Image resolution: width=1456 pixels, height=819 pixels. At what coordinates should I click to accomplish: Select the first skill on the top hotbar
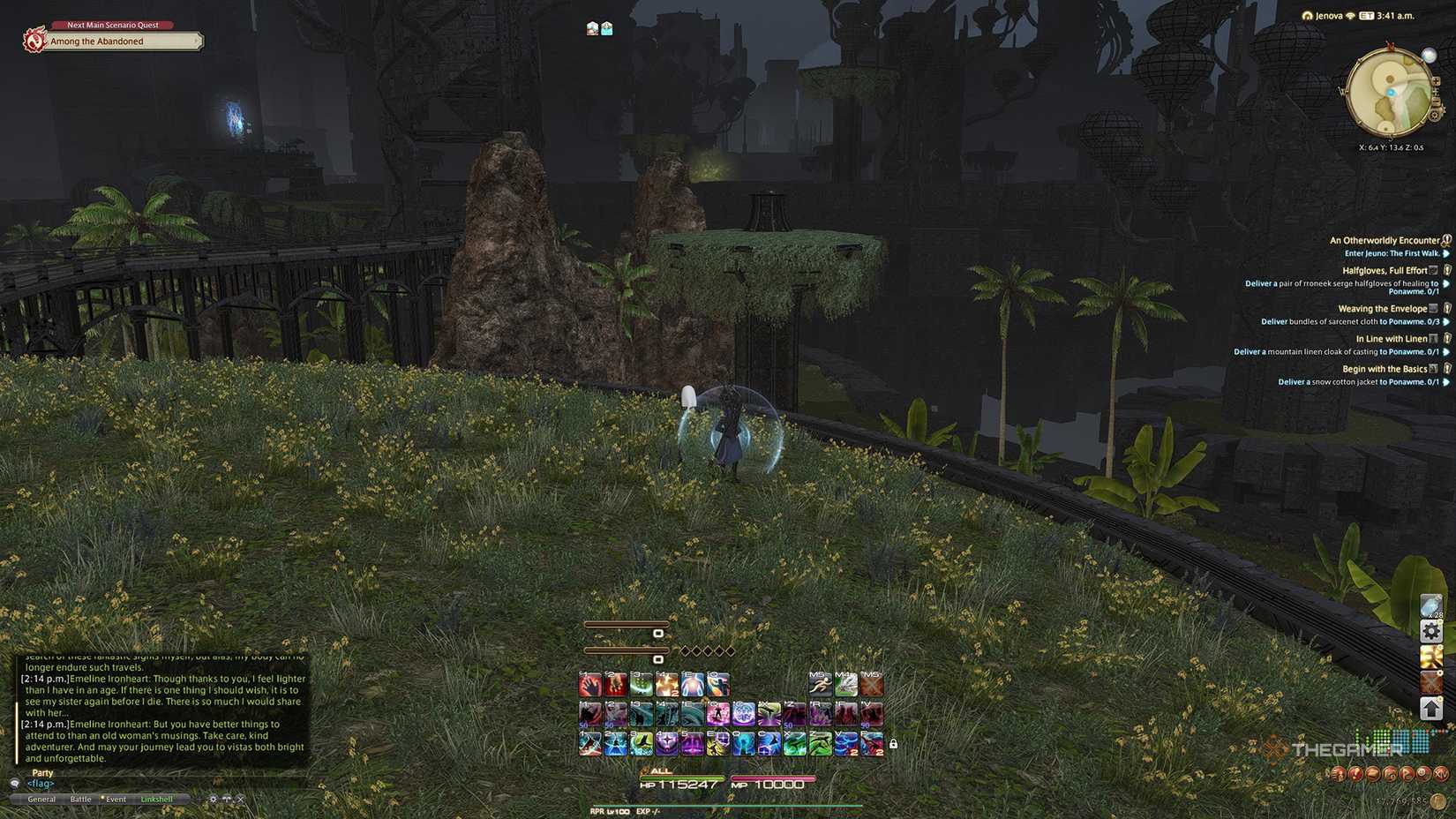click(590, 685)
